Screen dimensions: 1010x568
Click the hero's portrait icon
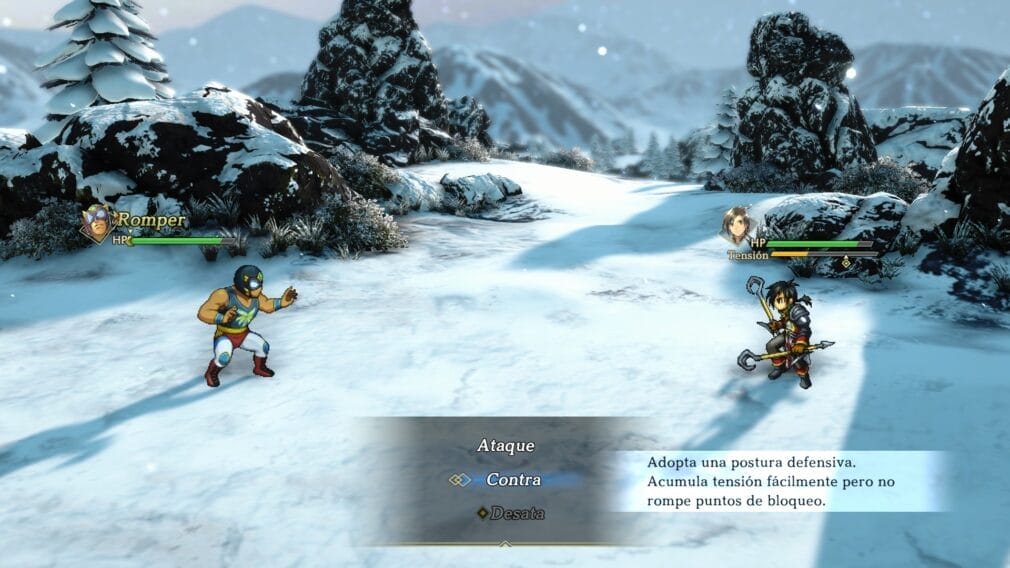pos(737,225)
